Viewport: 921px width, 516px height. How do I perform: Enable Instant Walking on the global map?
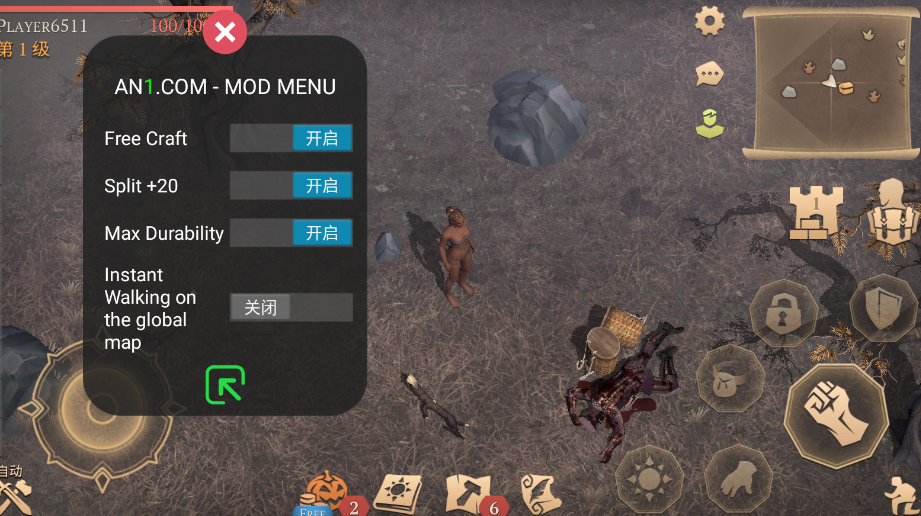pos(291,307)
